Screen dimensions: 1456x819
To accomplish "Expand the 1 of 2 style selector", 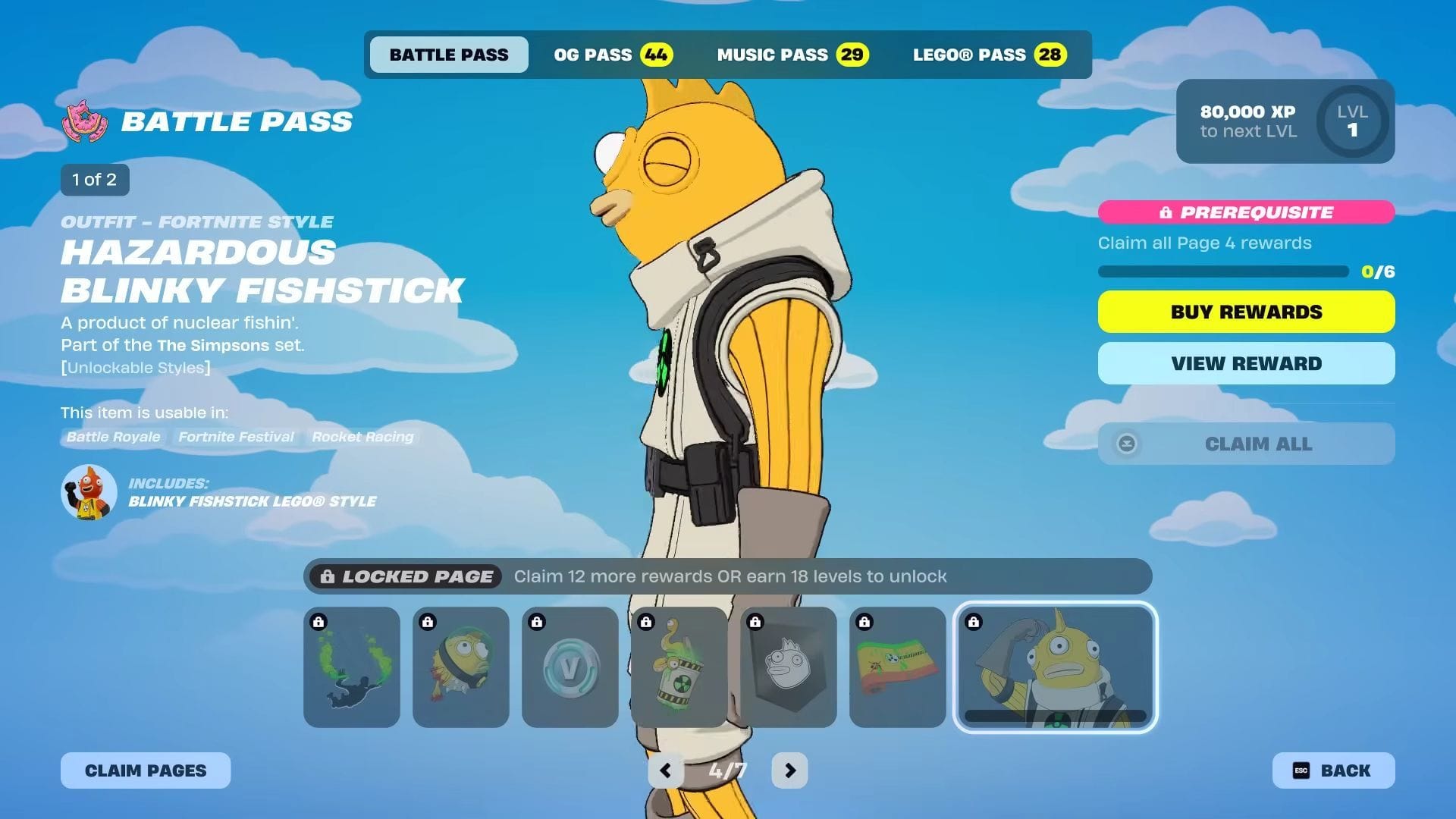I will [x=94, y=180].
